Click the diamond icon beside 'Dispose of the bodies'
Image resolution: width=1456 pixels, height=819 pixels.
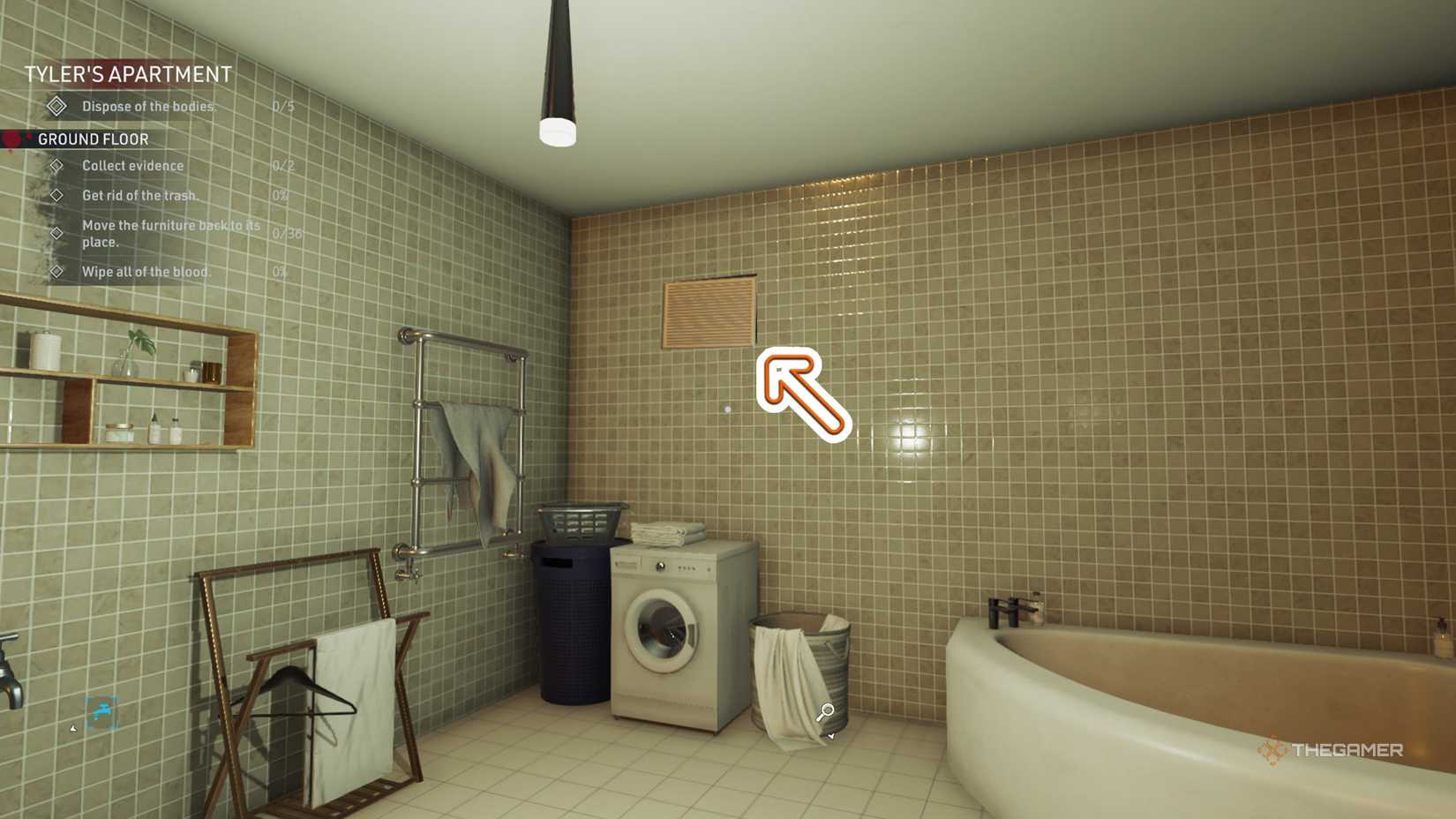tap(57, 106)
